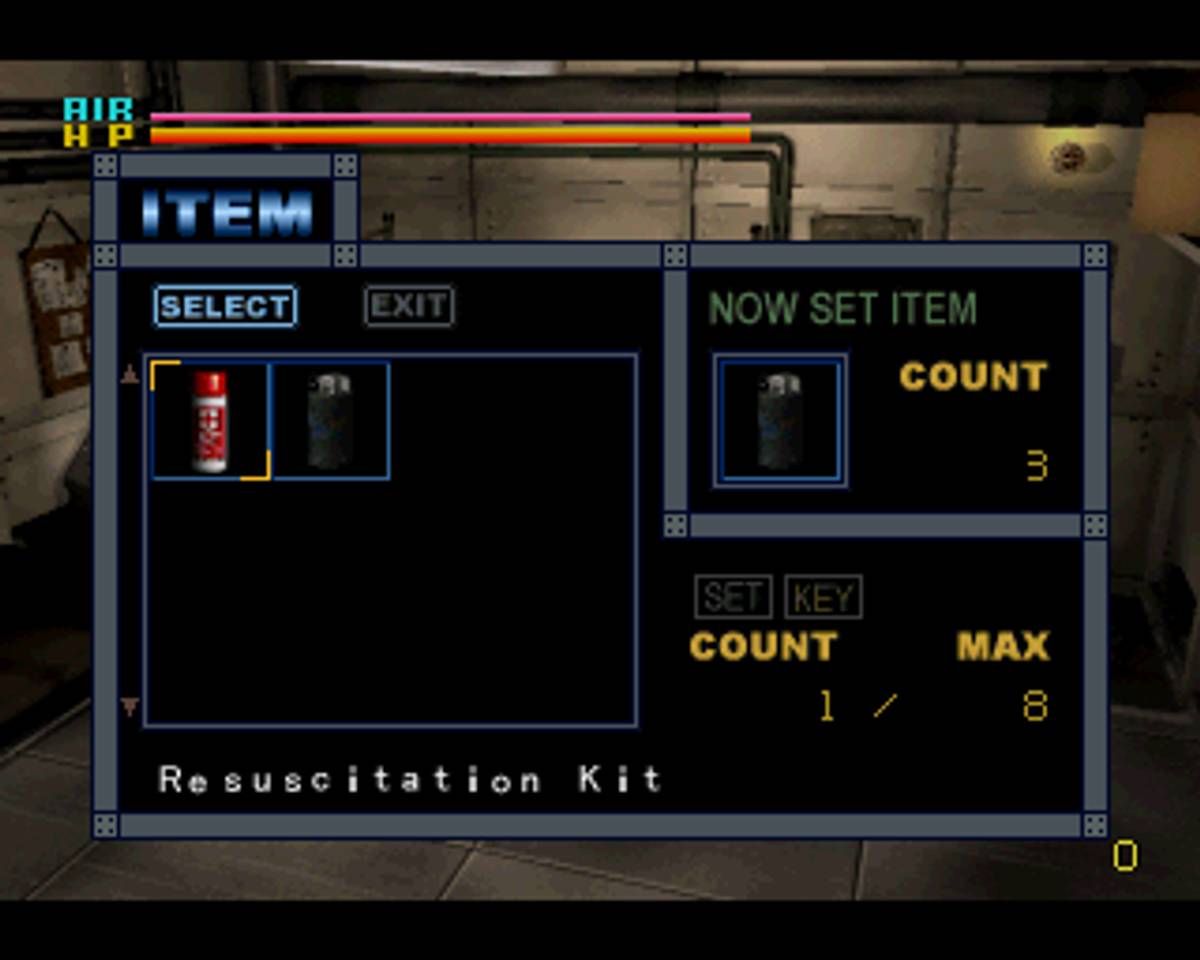Pick the dark grey canister in the item list
This screenshot has width=1200, height=960.
[x=331, y=421]
